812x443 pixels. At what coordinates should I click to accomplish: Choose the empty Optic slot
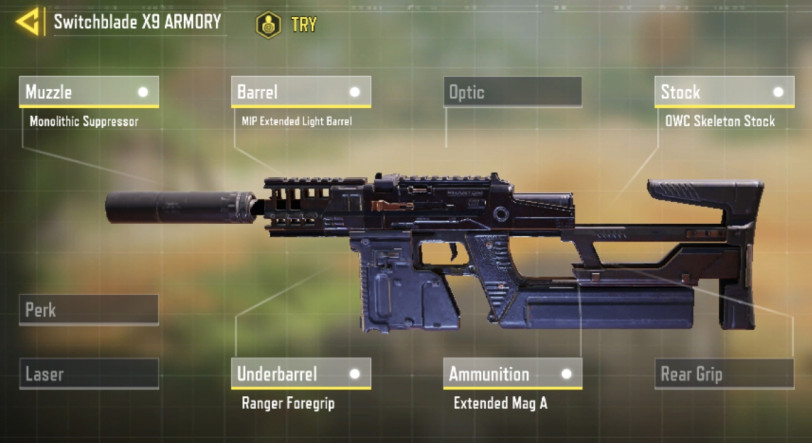(x=513, y=92)
